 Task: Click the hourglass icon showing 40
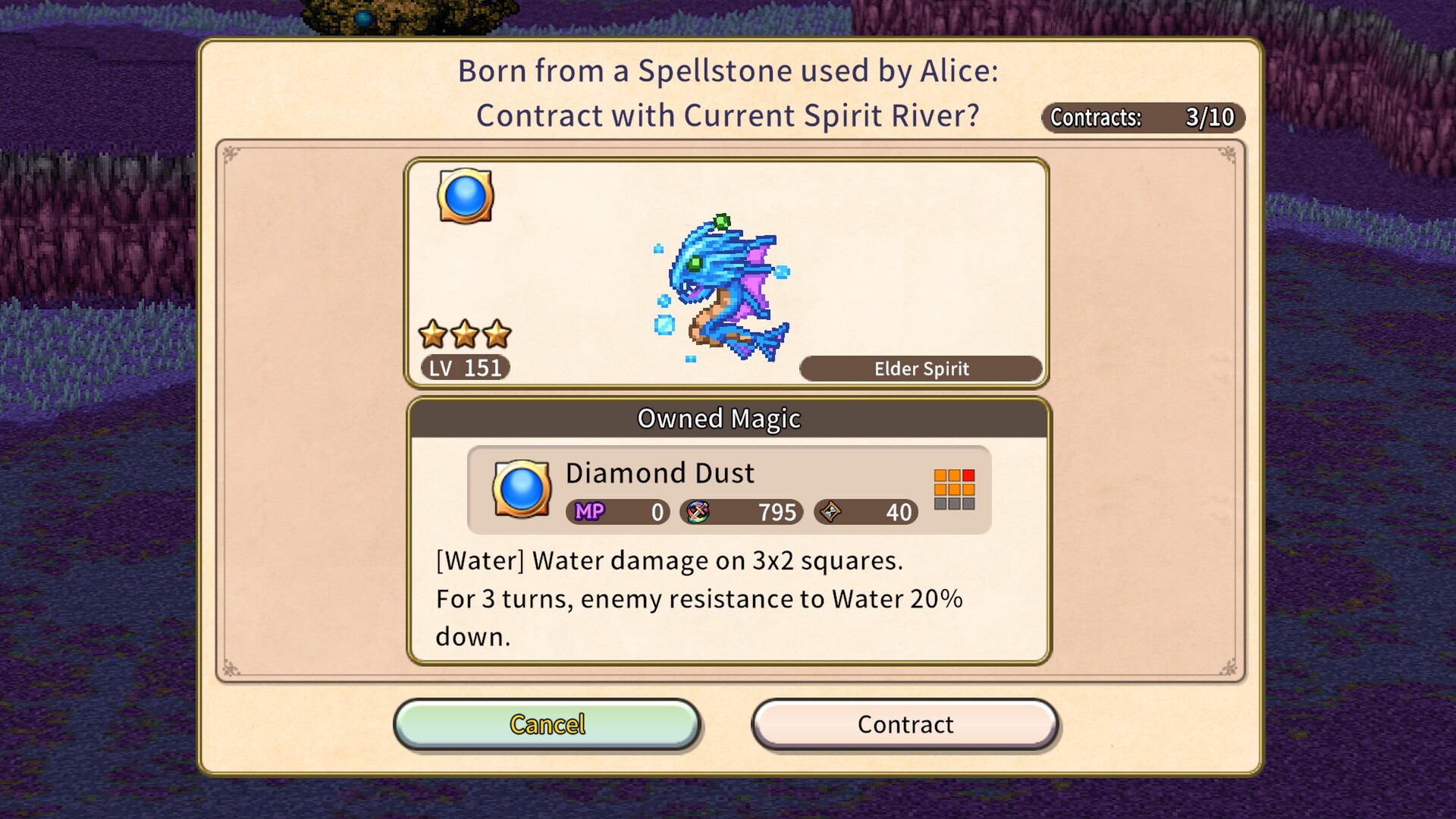(x=830, y=512)
